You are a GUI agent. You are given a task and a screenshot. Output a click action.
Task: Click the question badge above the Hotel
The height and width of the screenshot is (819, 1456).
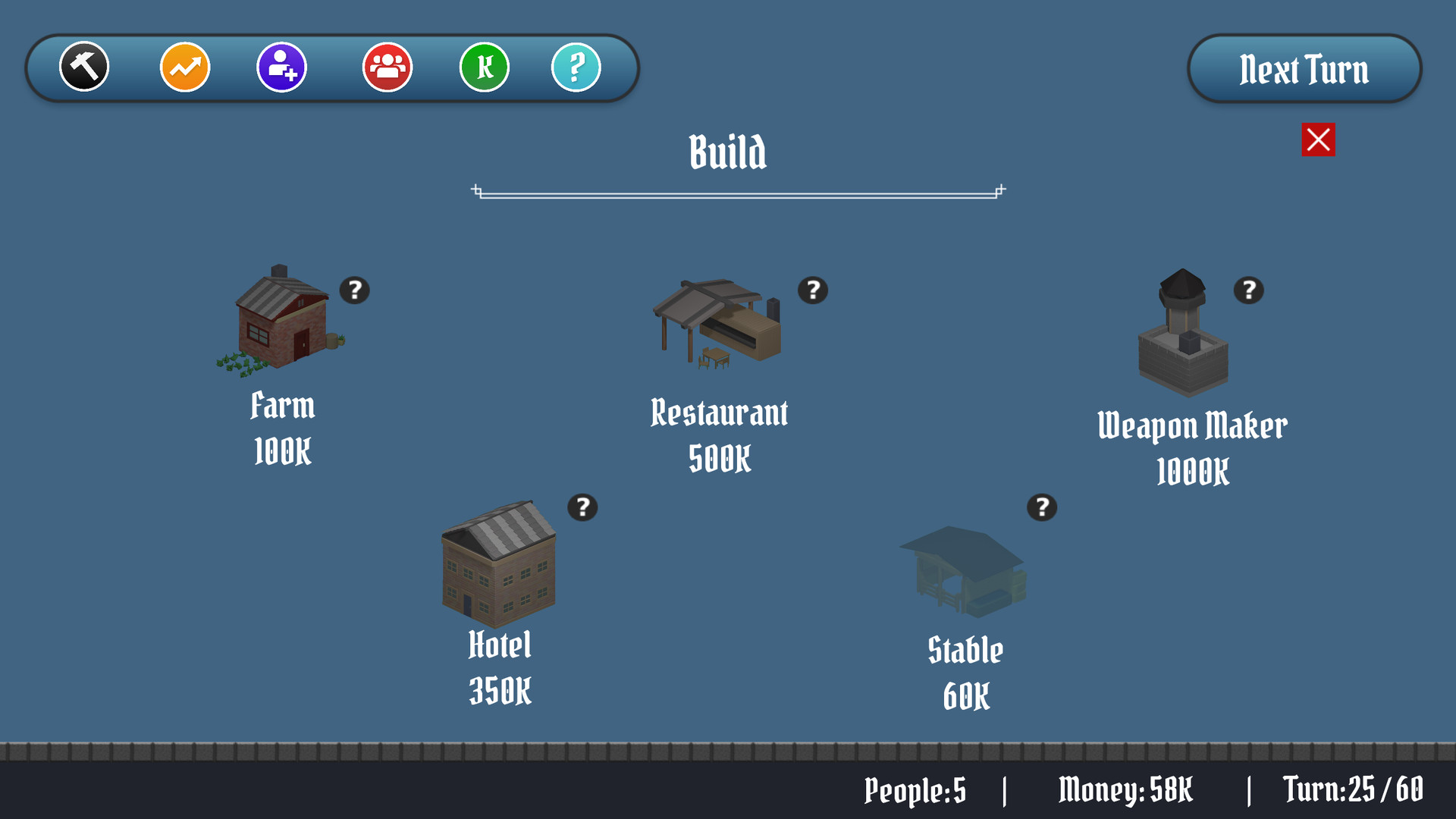click(581, 507)
